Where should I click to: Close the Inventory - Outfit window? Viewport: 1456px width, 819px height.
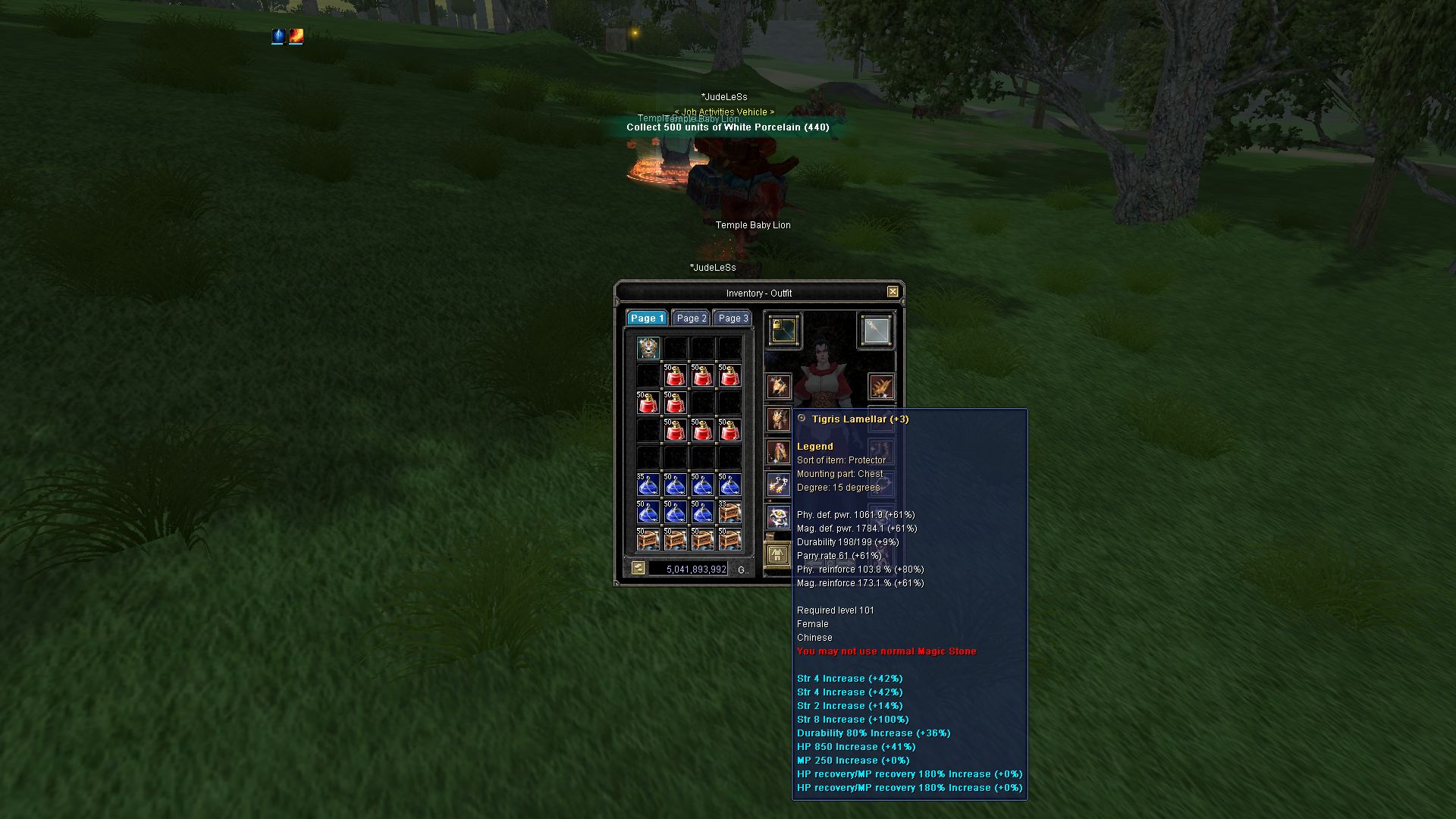coord(893,292)
